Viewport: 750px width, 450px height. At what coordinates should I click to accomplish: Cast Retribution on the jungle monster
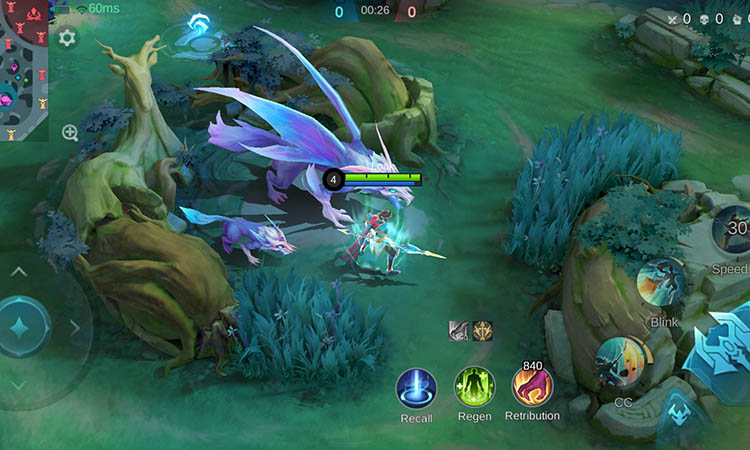pyautogui.click(x=532, y=387)
